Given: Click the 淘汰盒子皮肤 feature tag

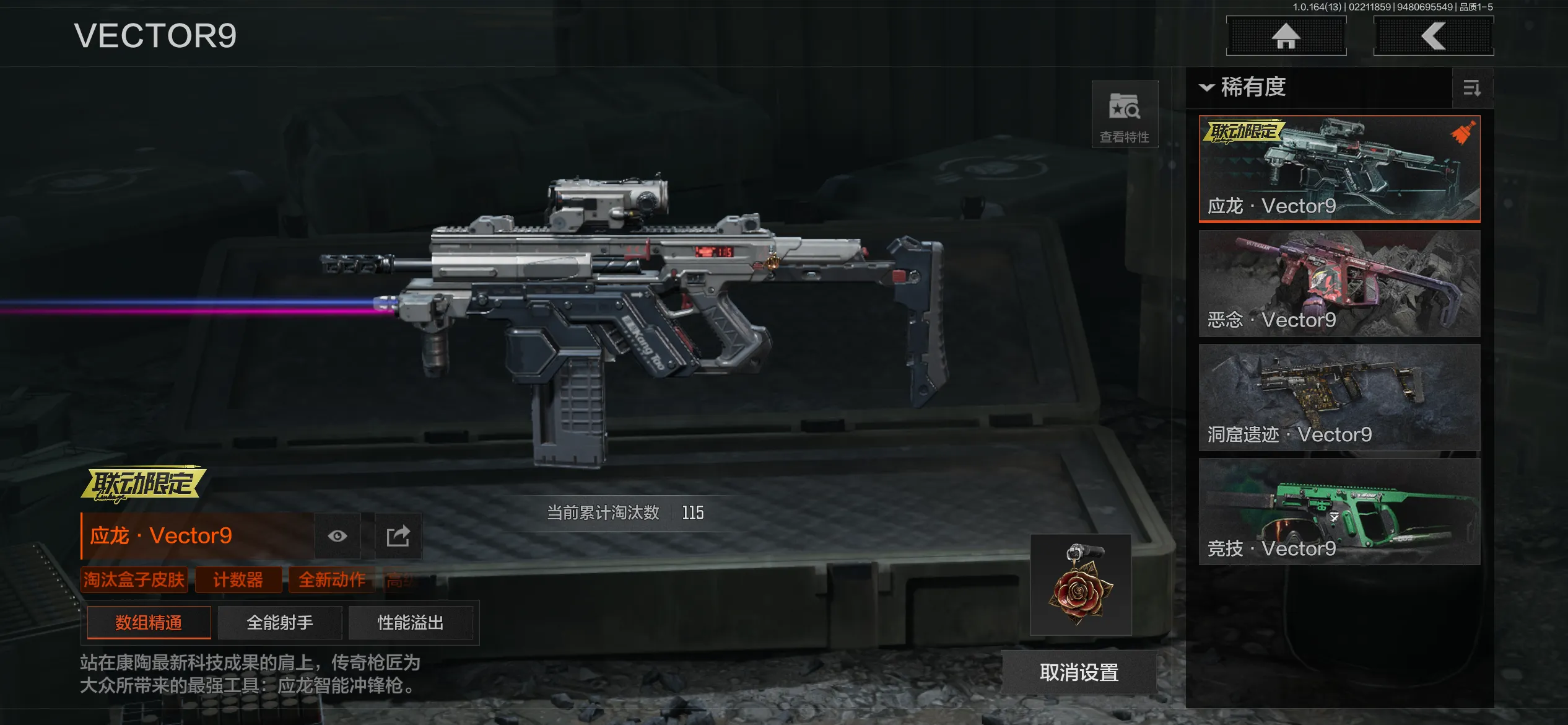Looking at the screenshot, I should 134,580.
